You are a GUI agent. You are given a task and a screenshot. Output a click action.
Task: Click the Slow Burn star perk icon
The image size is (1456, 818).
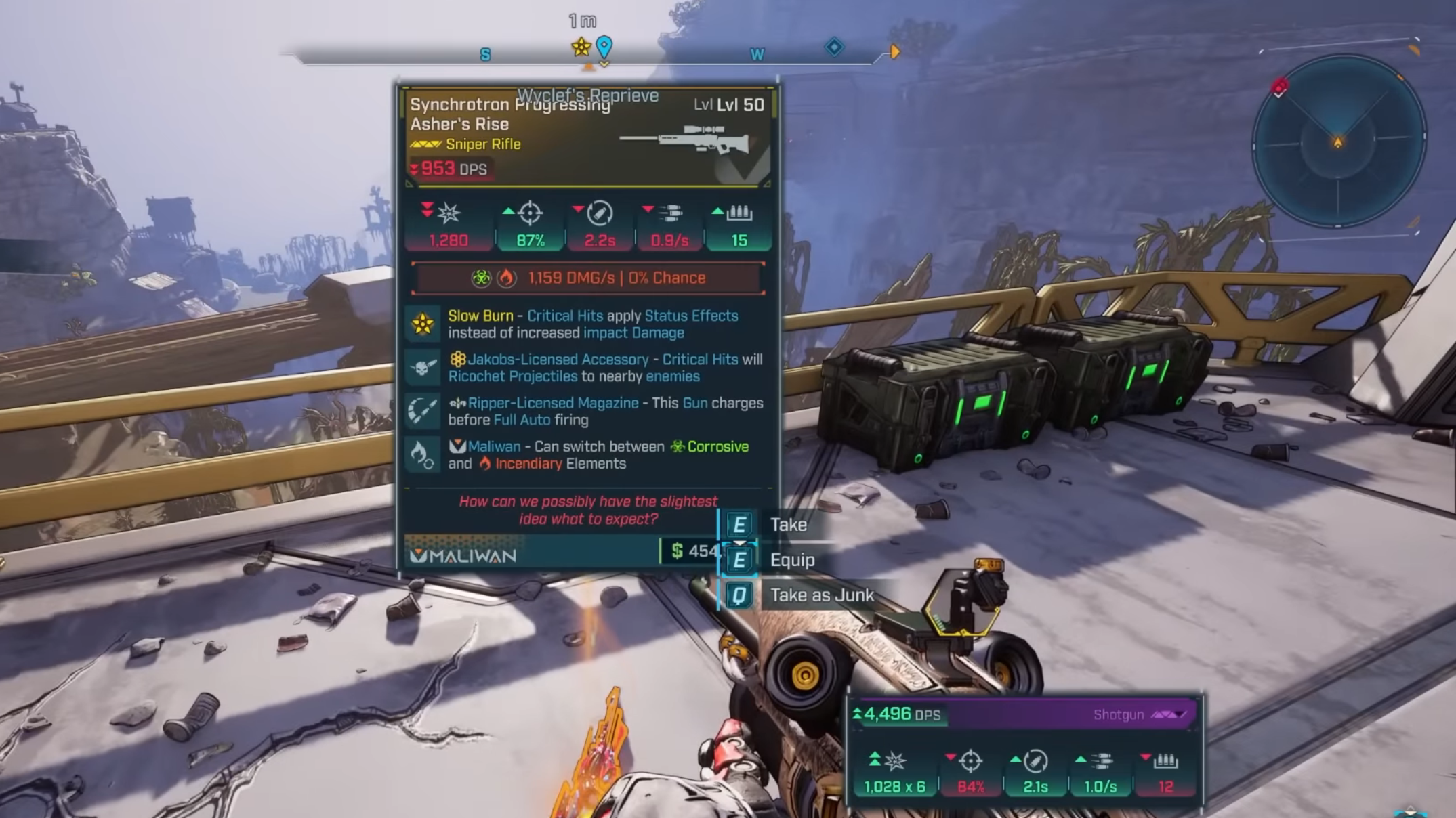tap(423, 324)
